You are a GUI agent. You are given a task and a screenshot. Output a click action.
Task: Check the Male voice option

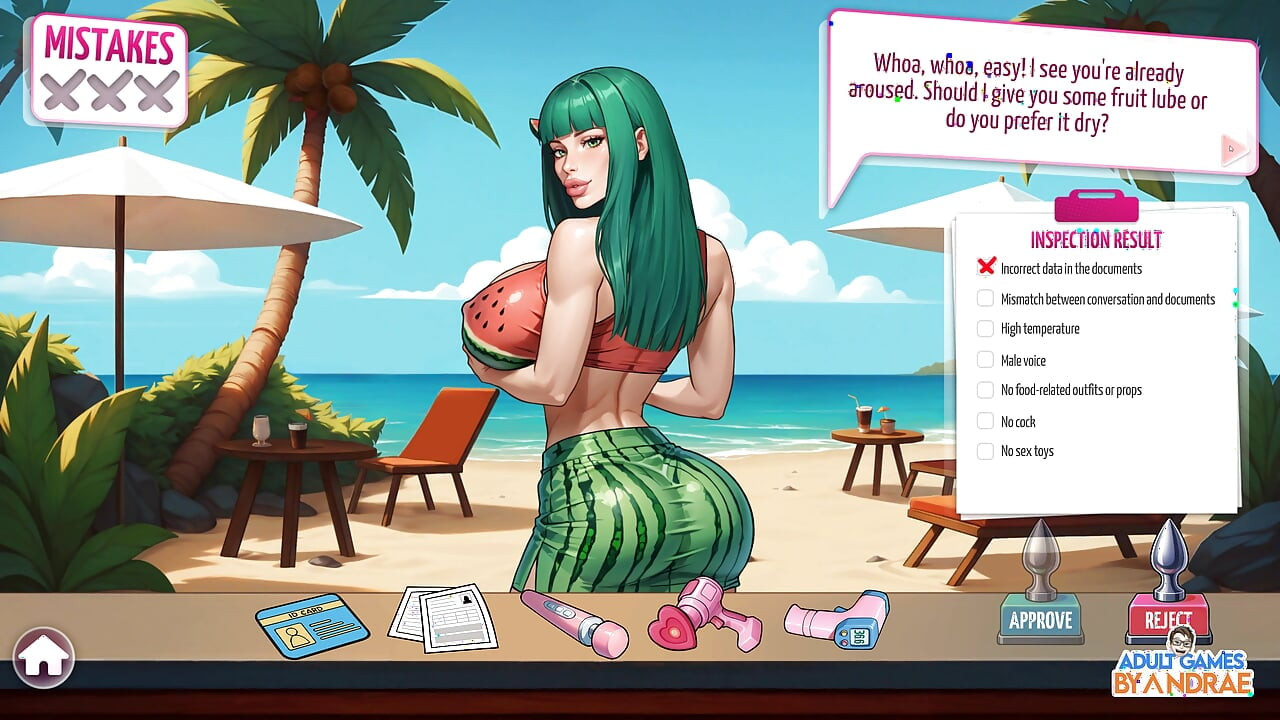click(985, 360)
